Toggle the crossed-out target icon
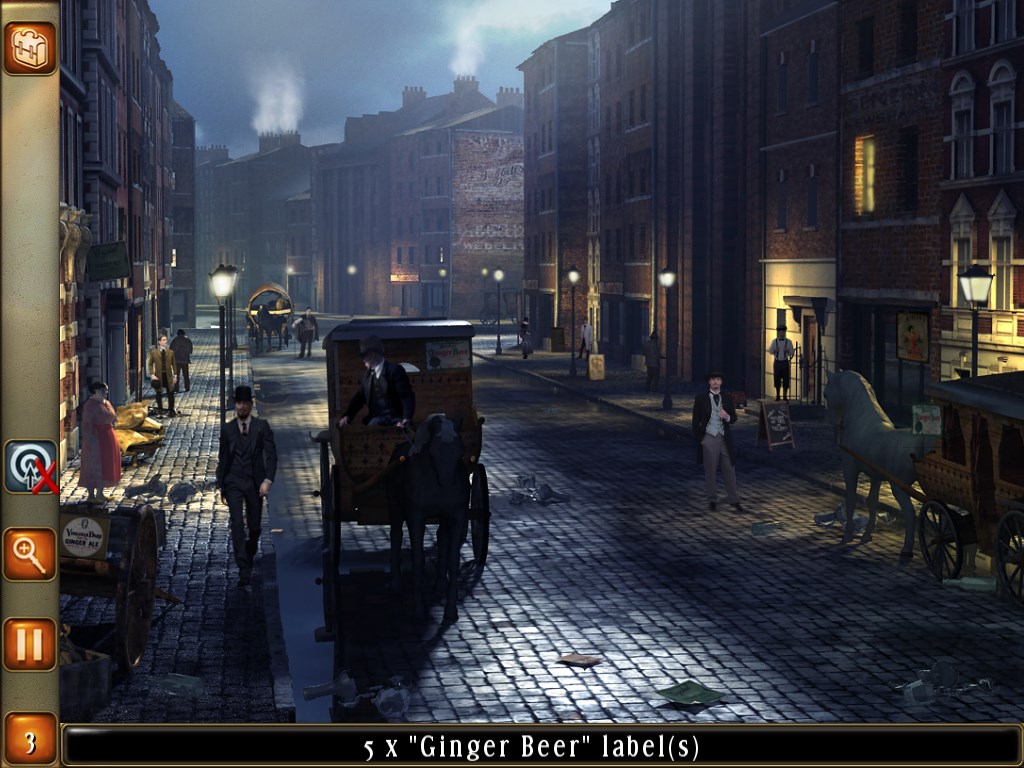The image size is (1024, 768). (x=30, y=466)
